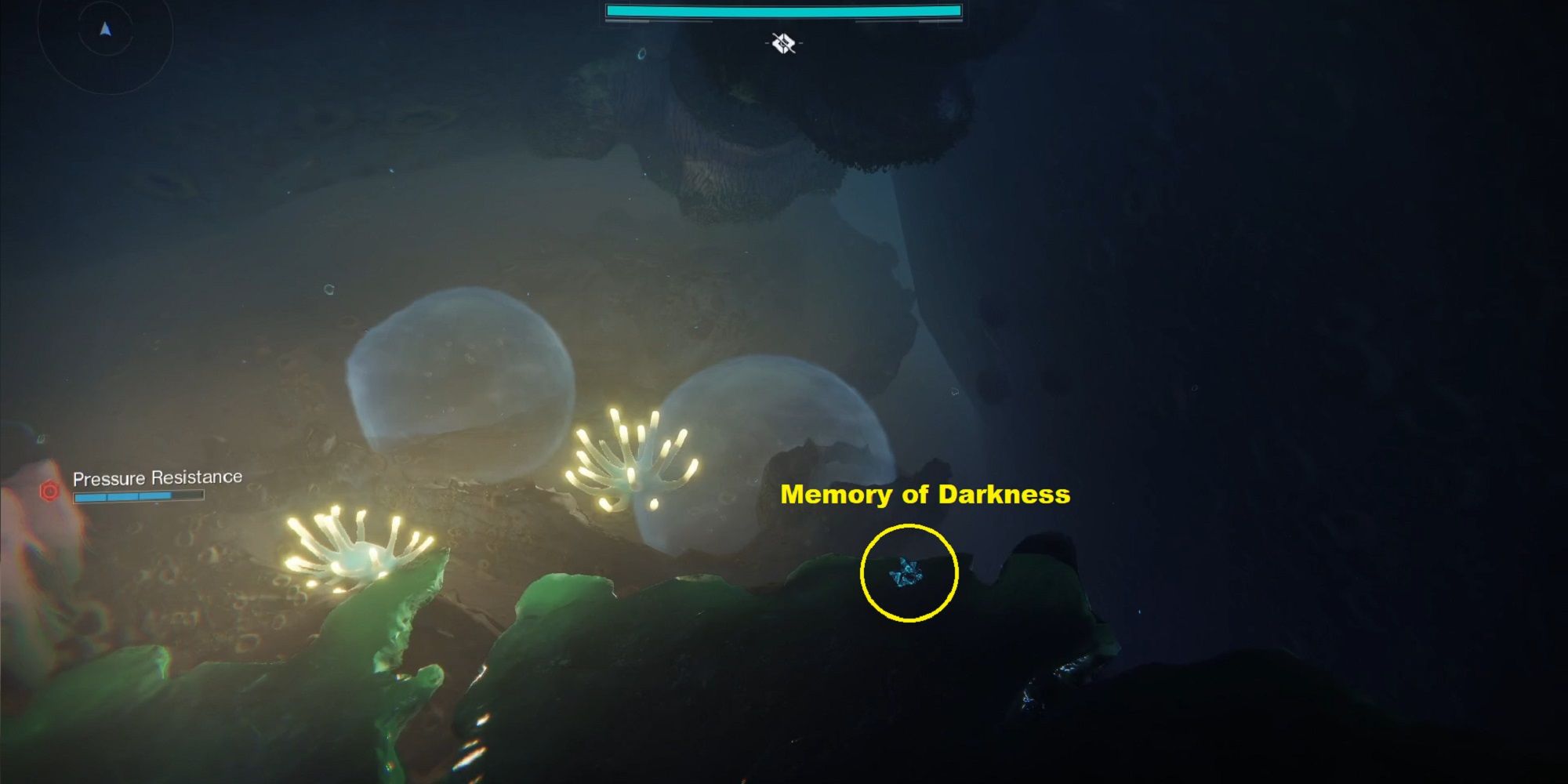This screenshot has width=1568, height=784.
Task: Select the red hexagonal objective marker icon
Action: [x=50, y=491]
